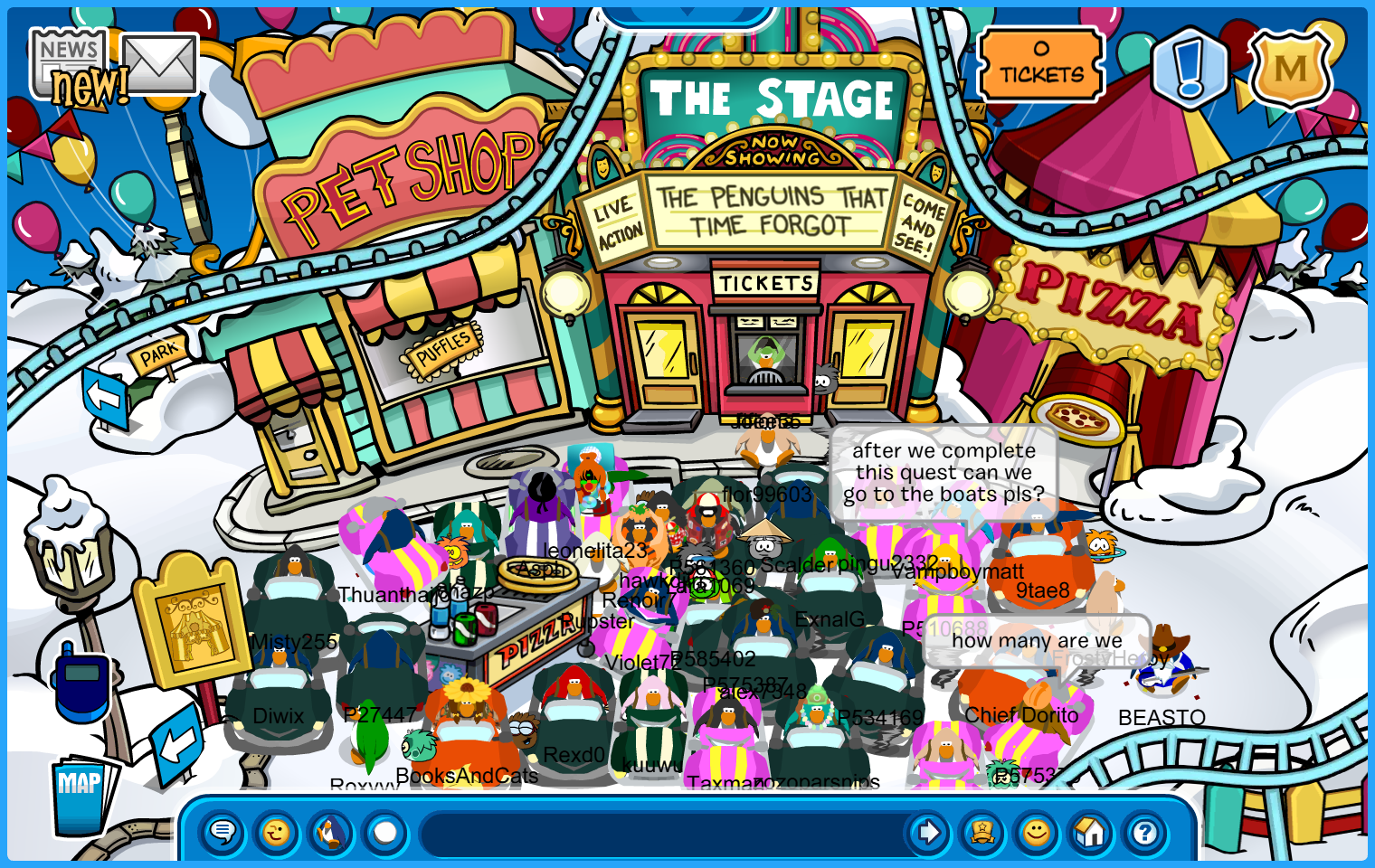Open the blue exclamation mark shield
Viewport: 1375px width, 868px height.
(x=1190, y=68)
